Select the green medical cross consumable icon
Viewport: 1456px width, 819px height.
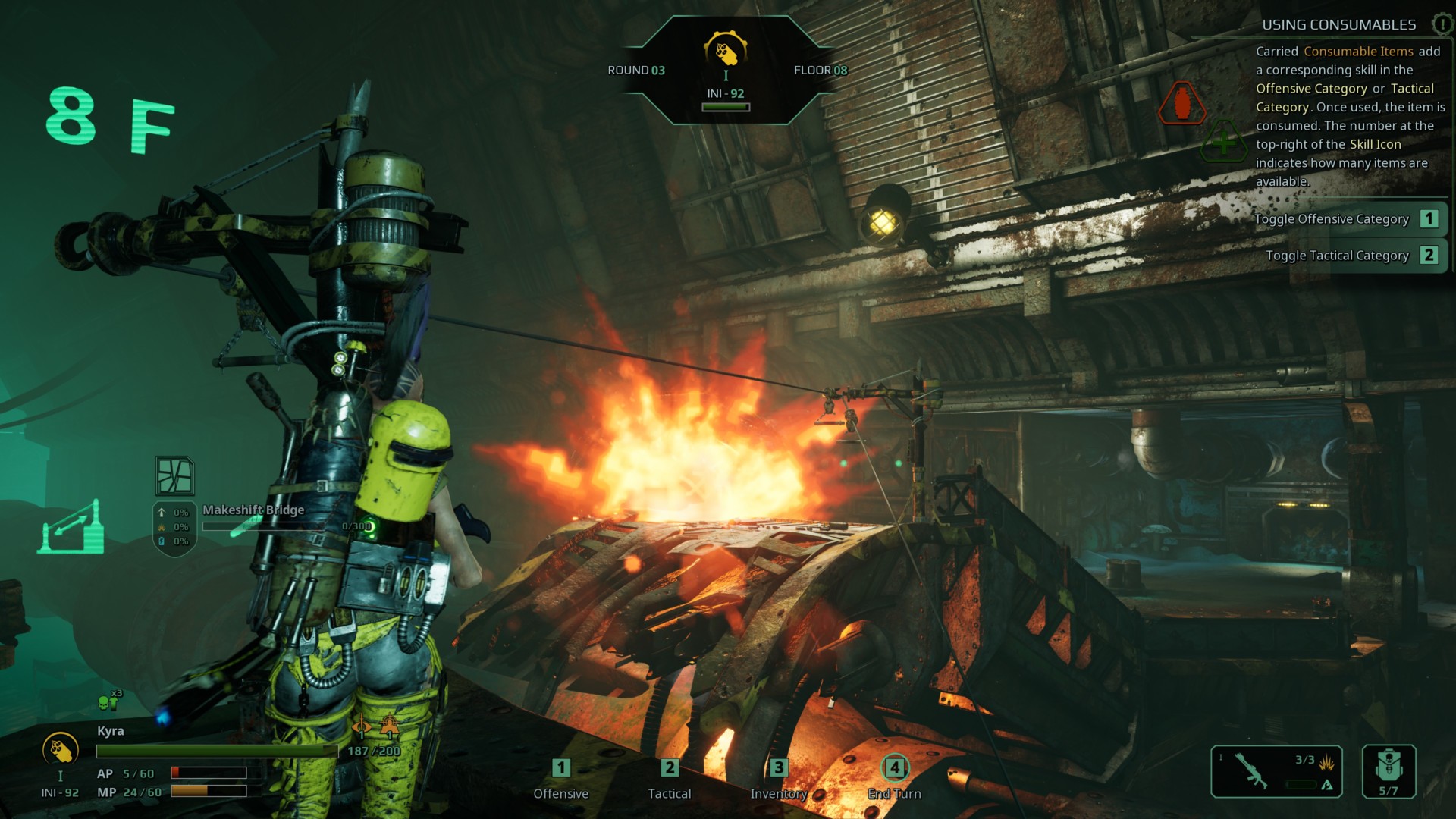pyautogui.click(x=1223, y=142)
